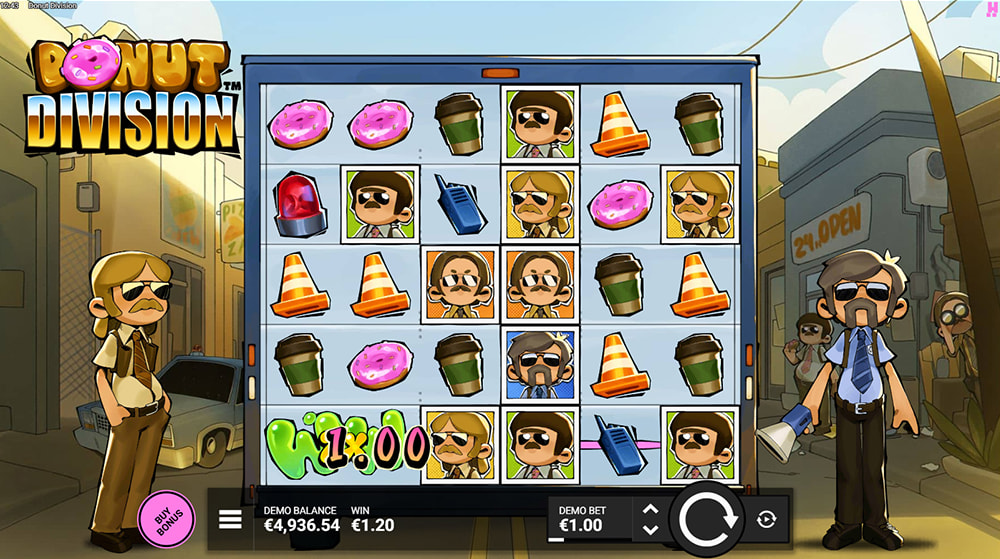Decrease the demo bet with the down arrow
The height and width of the screenshot is (559, 1000).
pyautogui.click(x=650, y=530)
